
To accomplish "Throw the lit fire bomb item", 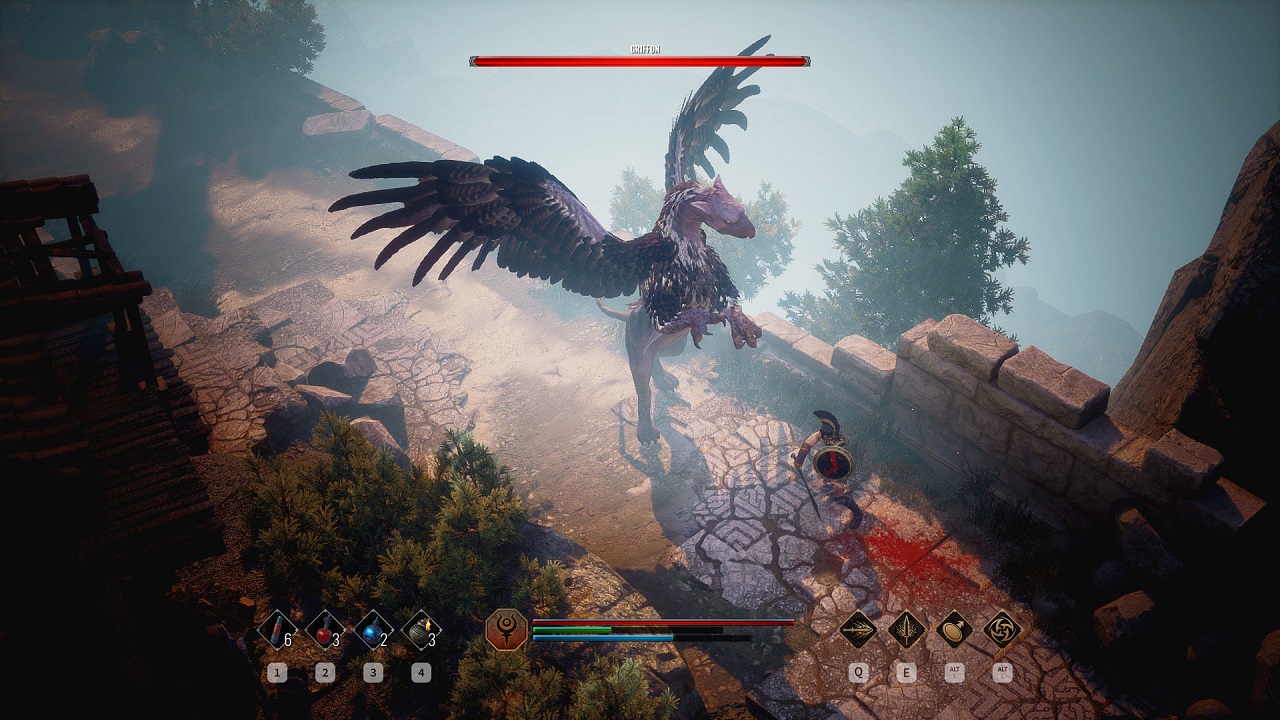I will (x=421, y=630).
